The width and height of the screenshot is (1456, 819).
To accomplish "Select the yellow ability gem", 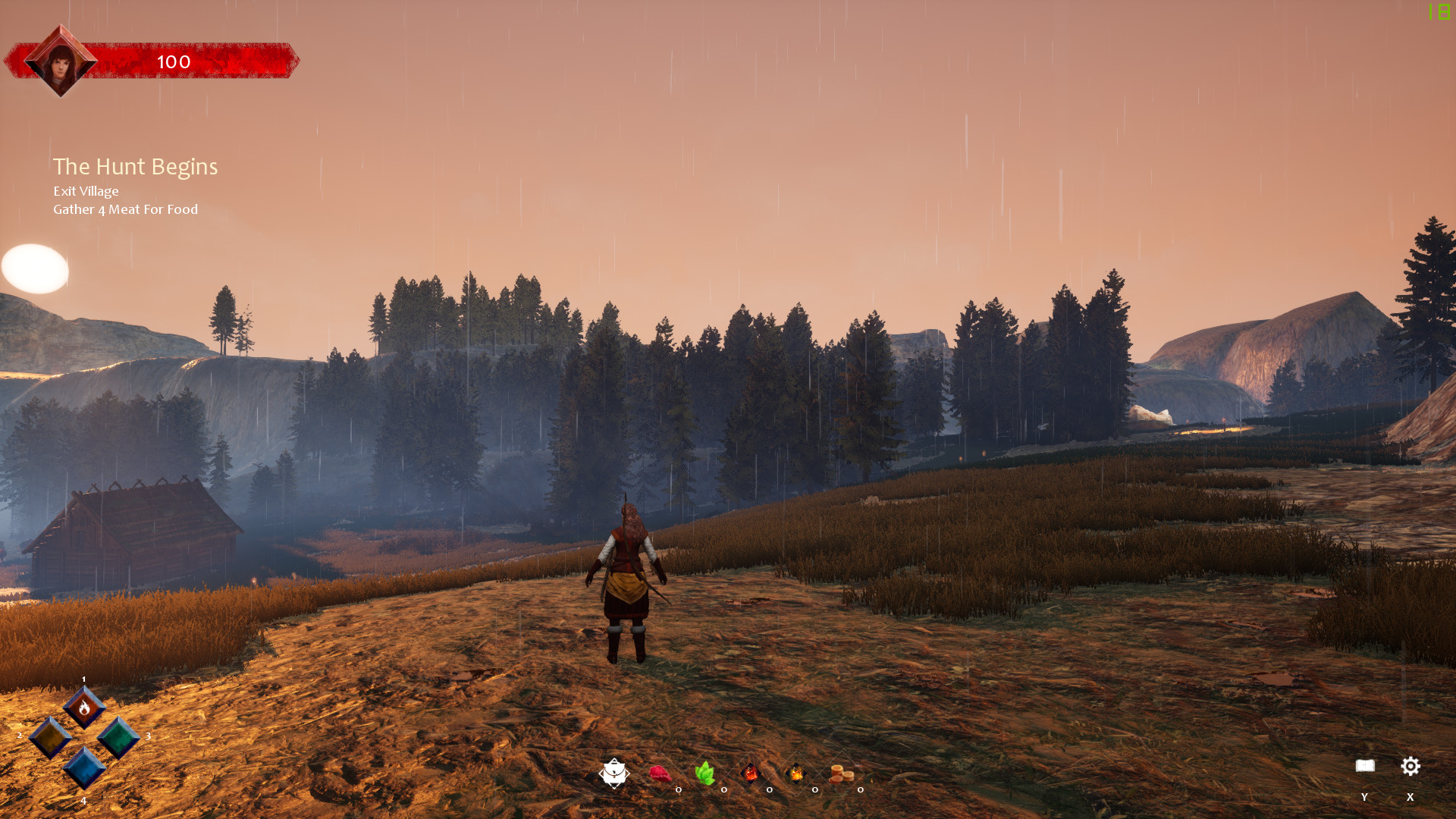I will (50, 737).
